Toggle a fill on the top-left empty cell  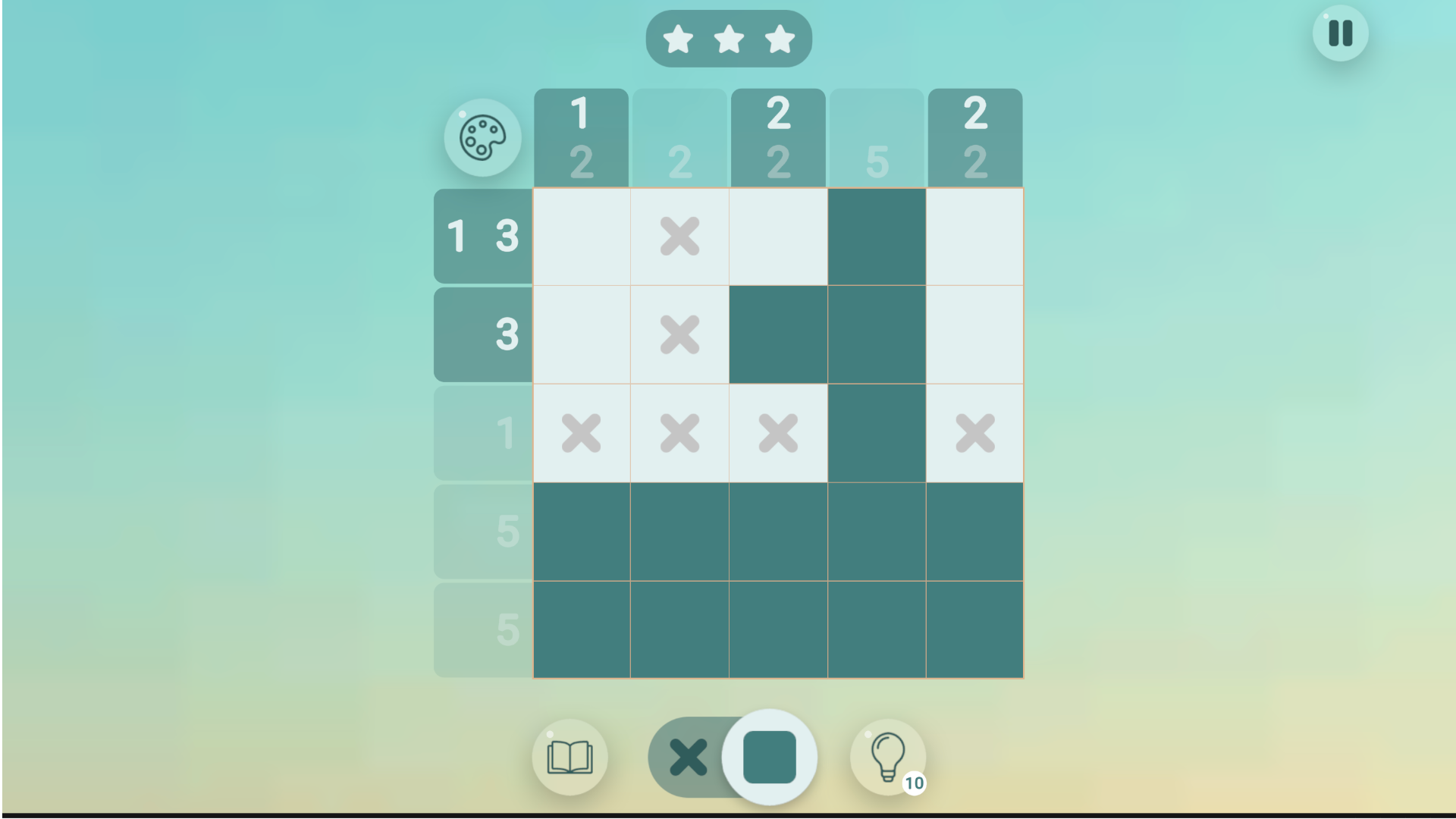tap(582, 236)
